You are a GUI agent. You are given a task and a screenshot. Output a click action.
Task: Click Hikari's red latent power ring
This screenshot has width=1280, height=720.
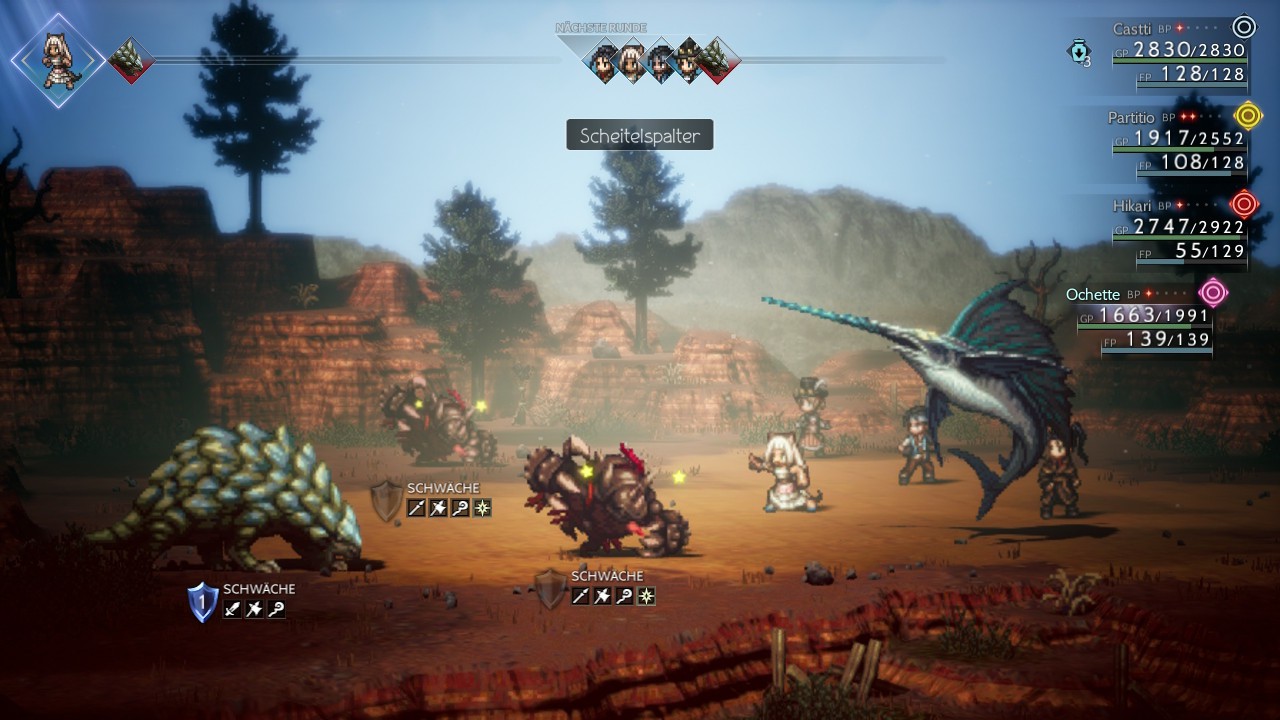point(1244,204)
